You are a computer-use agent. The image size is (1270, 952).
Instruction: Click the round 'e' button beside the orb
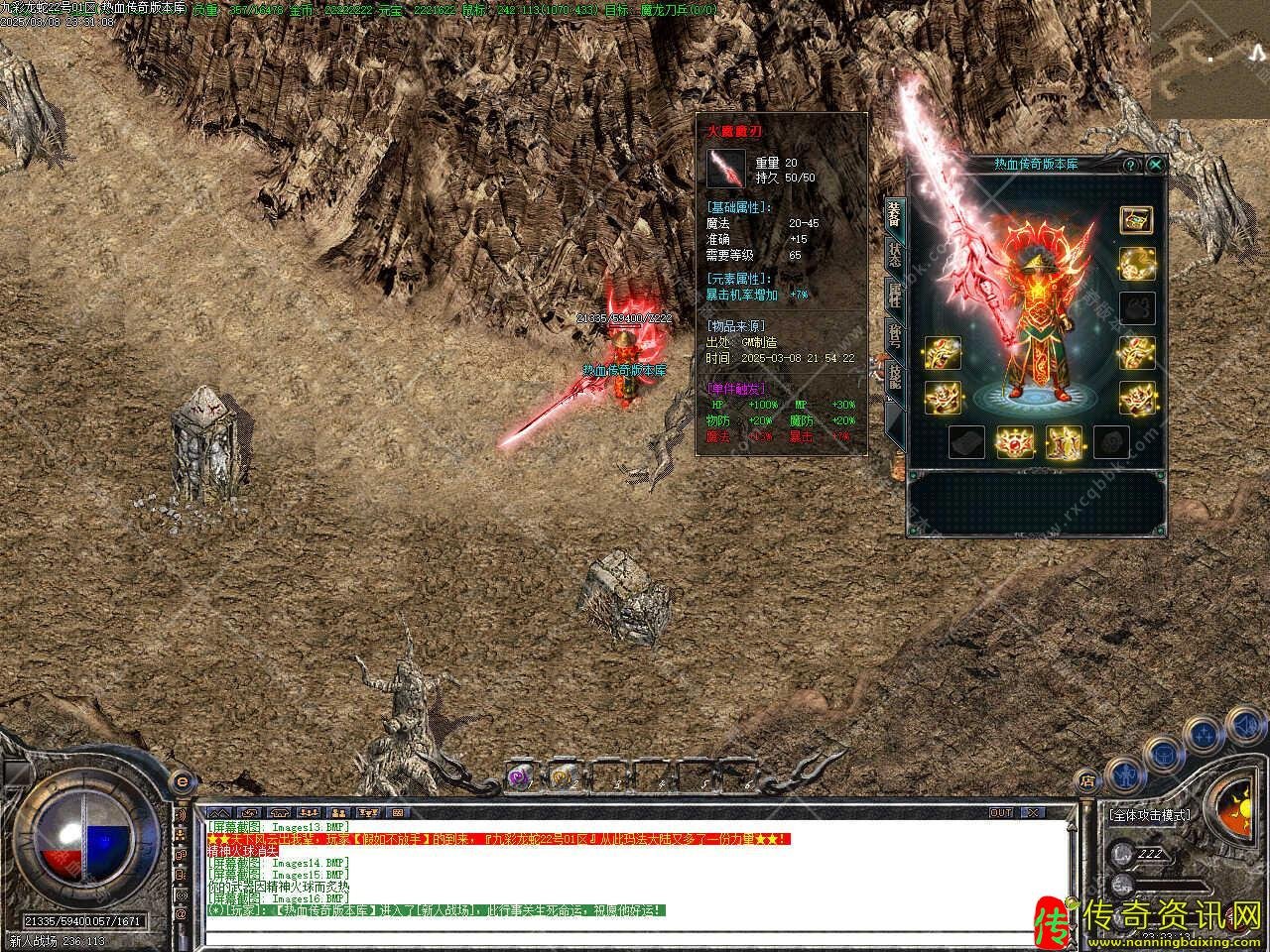[182, 782]
